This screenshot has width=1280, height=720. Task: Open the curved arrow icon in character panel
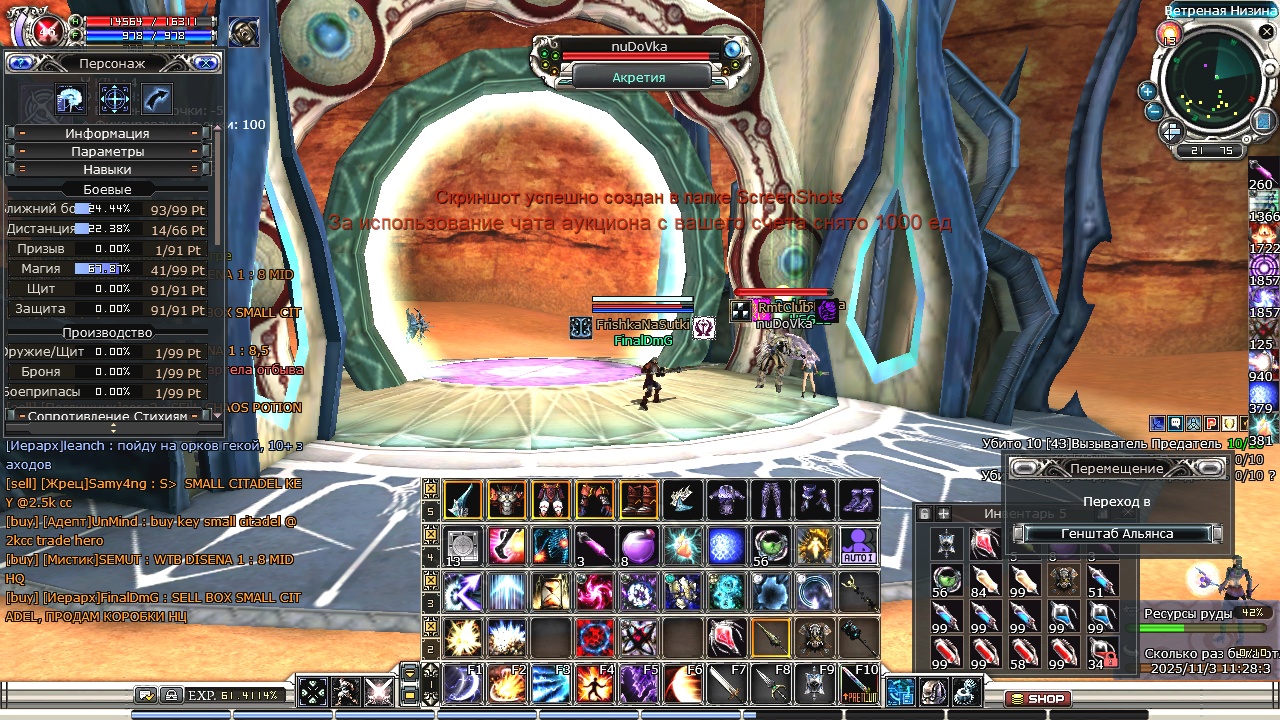coord(157,98)
